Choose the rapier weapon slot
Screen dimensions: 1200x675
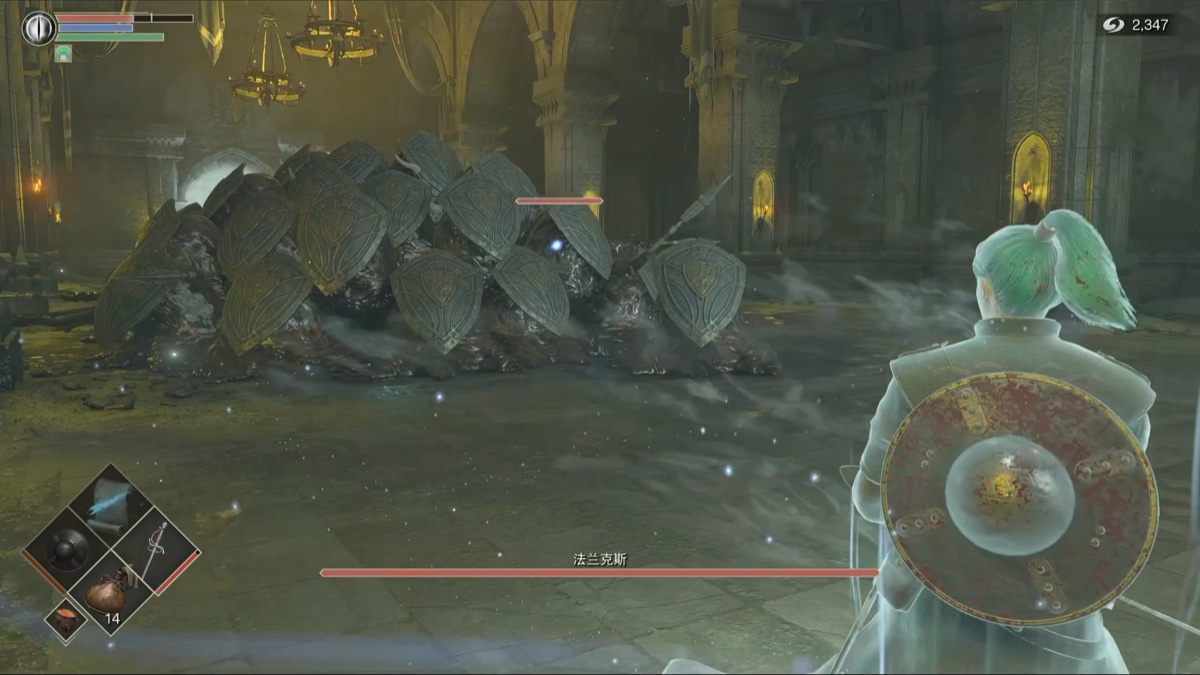[154, 552]
